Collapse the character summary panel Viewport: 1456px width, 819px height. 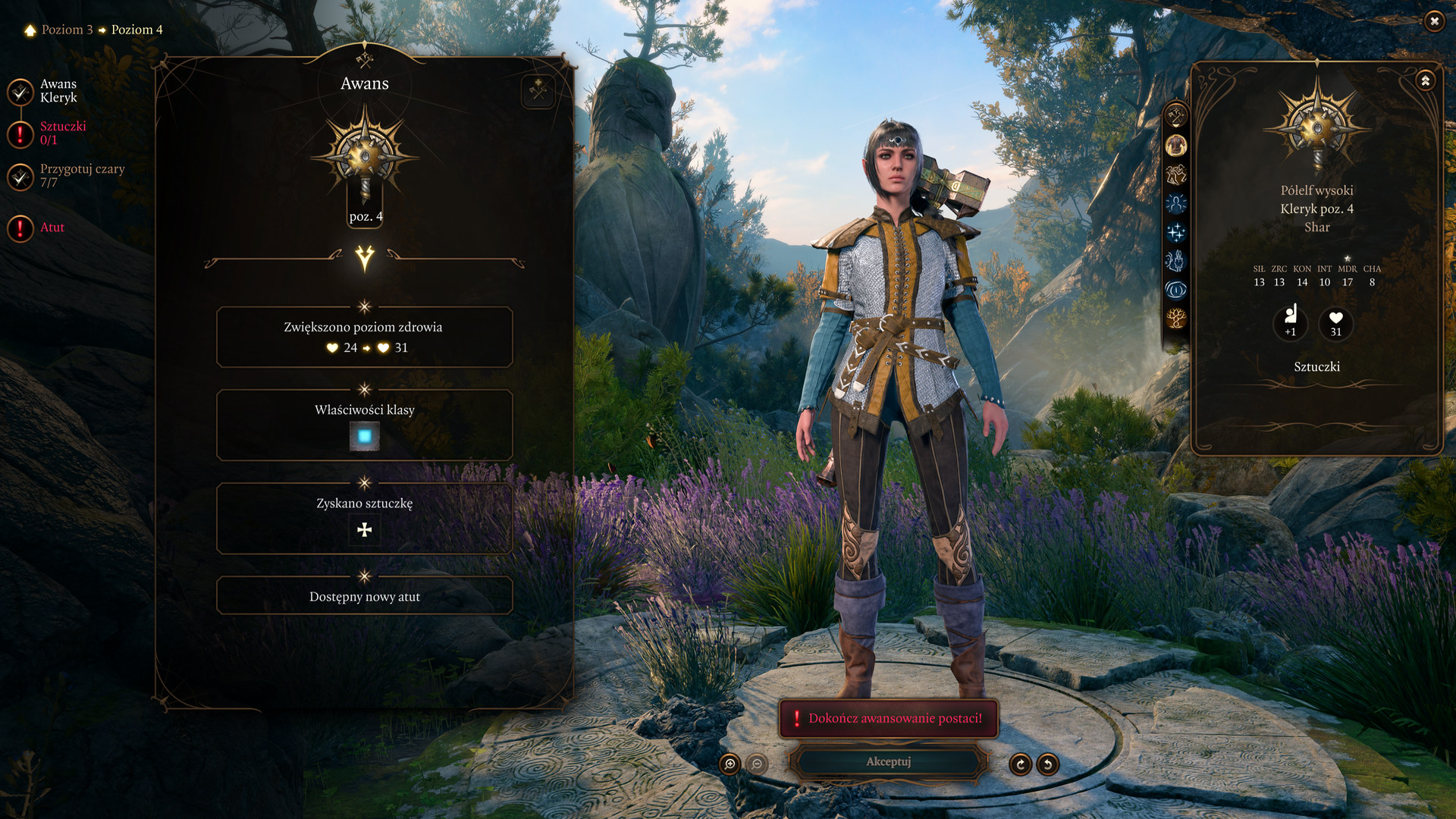[1425, 80]
